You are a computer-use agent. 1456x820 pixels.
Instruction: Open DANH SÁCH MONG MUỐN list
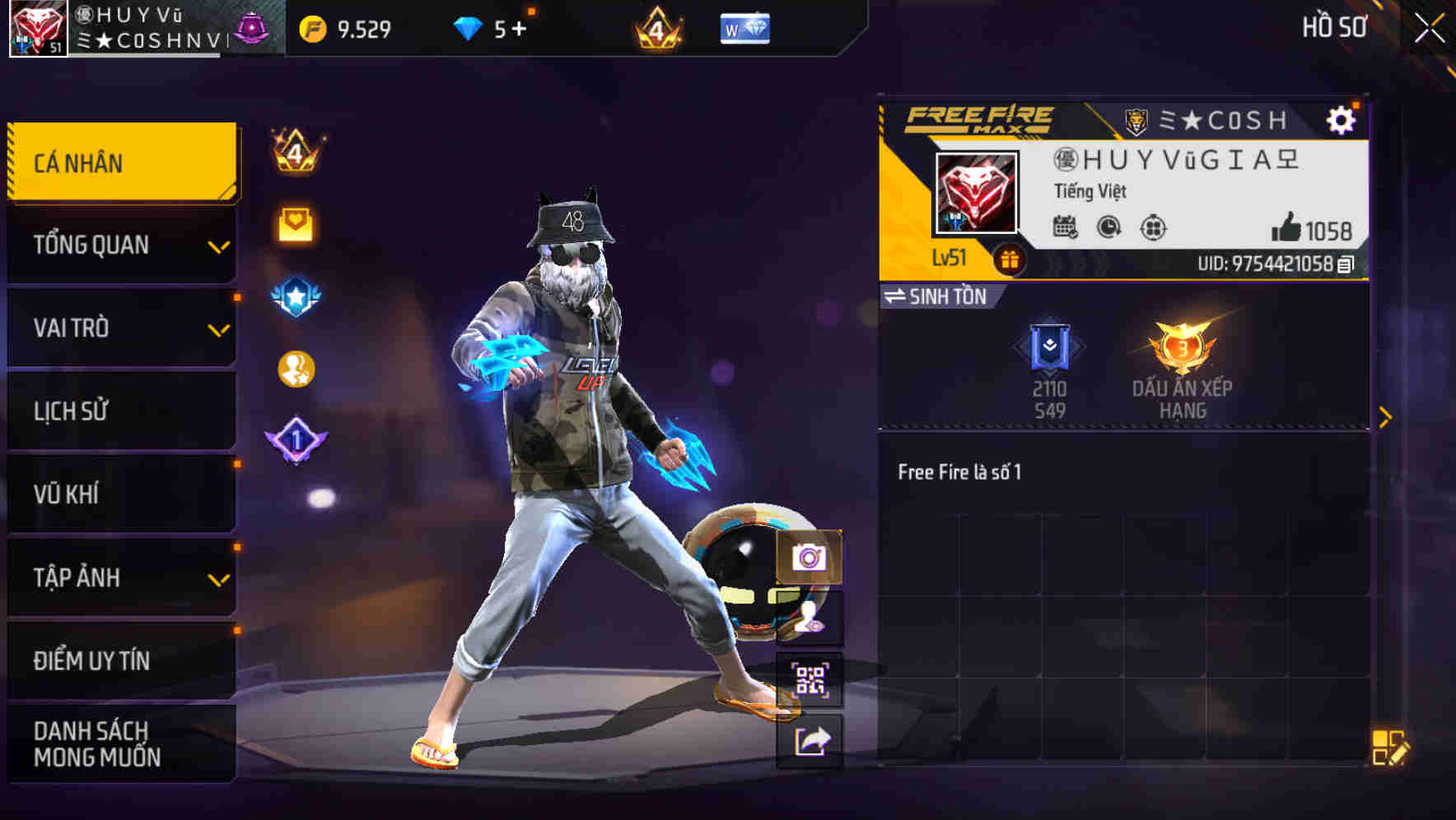point(120,743)
